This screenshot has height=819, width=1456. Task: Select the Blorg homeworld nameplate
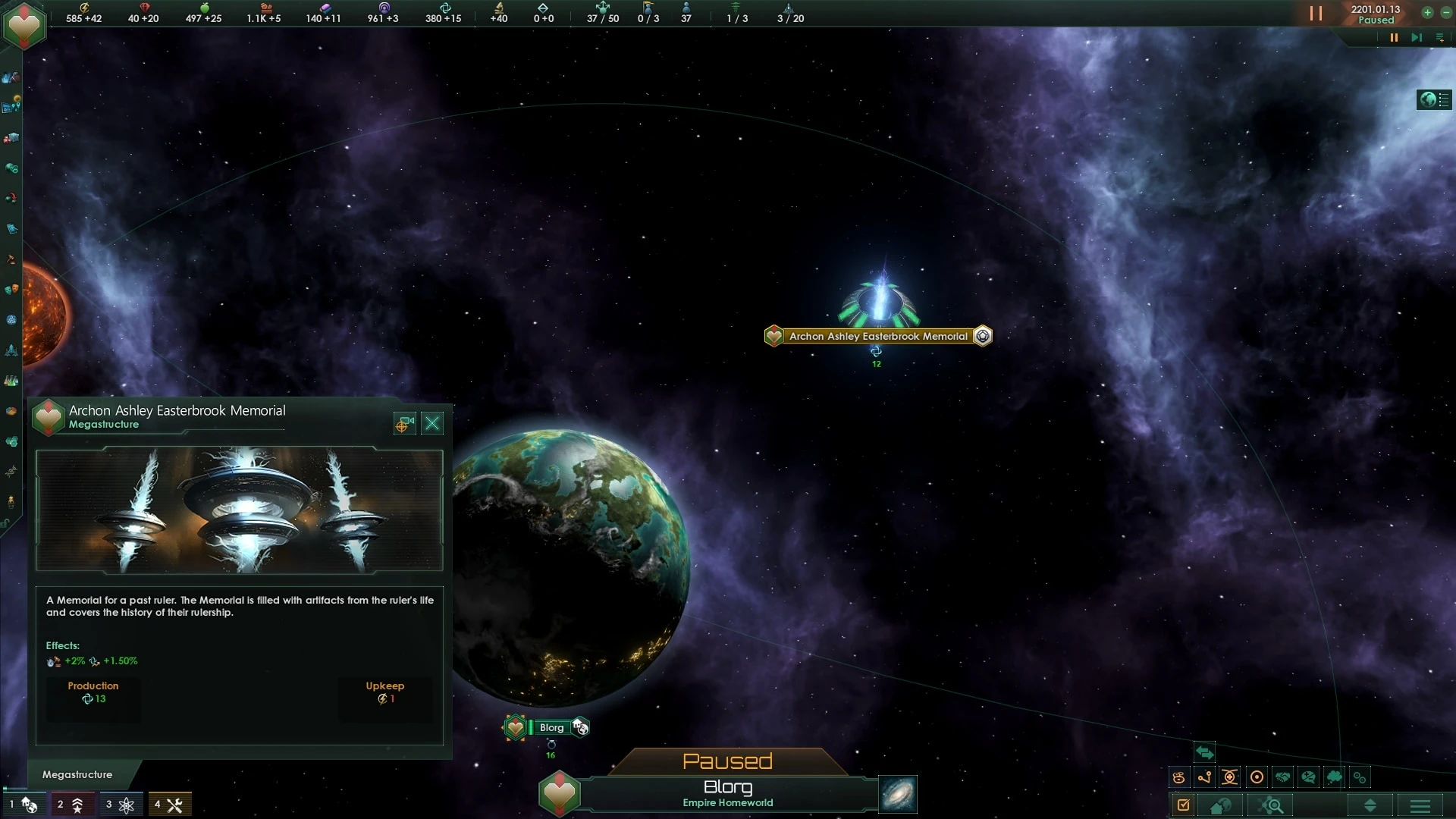[x=553, y=727]
